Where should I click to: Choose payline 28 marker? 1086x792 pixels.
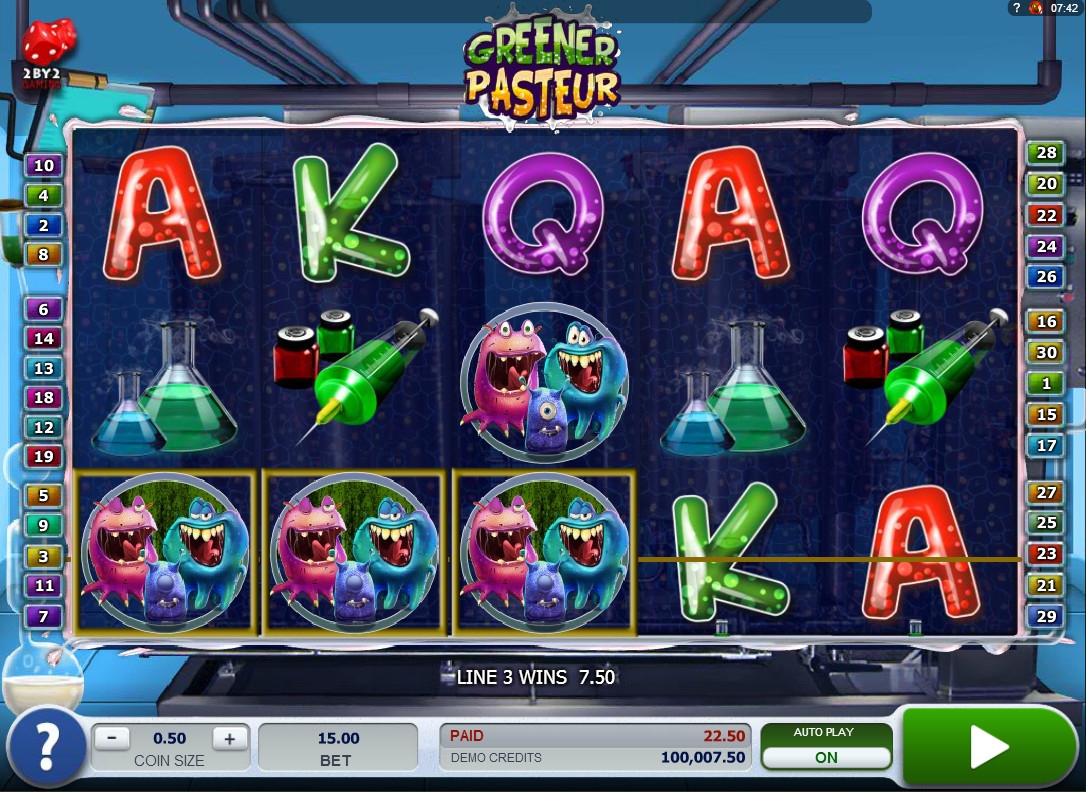tap(1046, 153)
